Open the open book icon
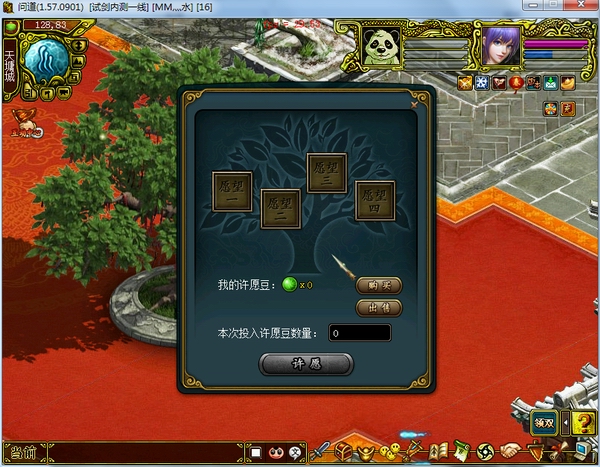The width and height of the screenshot is (600, 467). tap(438, 452)
